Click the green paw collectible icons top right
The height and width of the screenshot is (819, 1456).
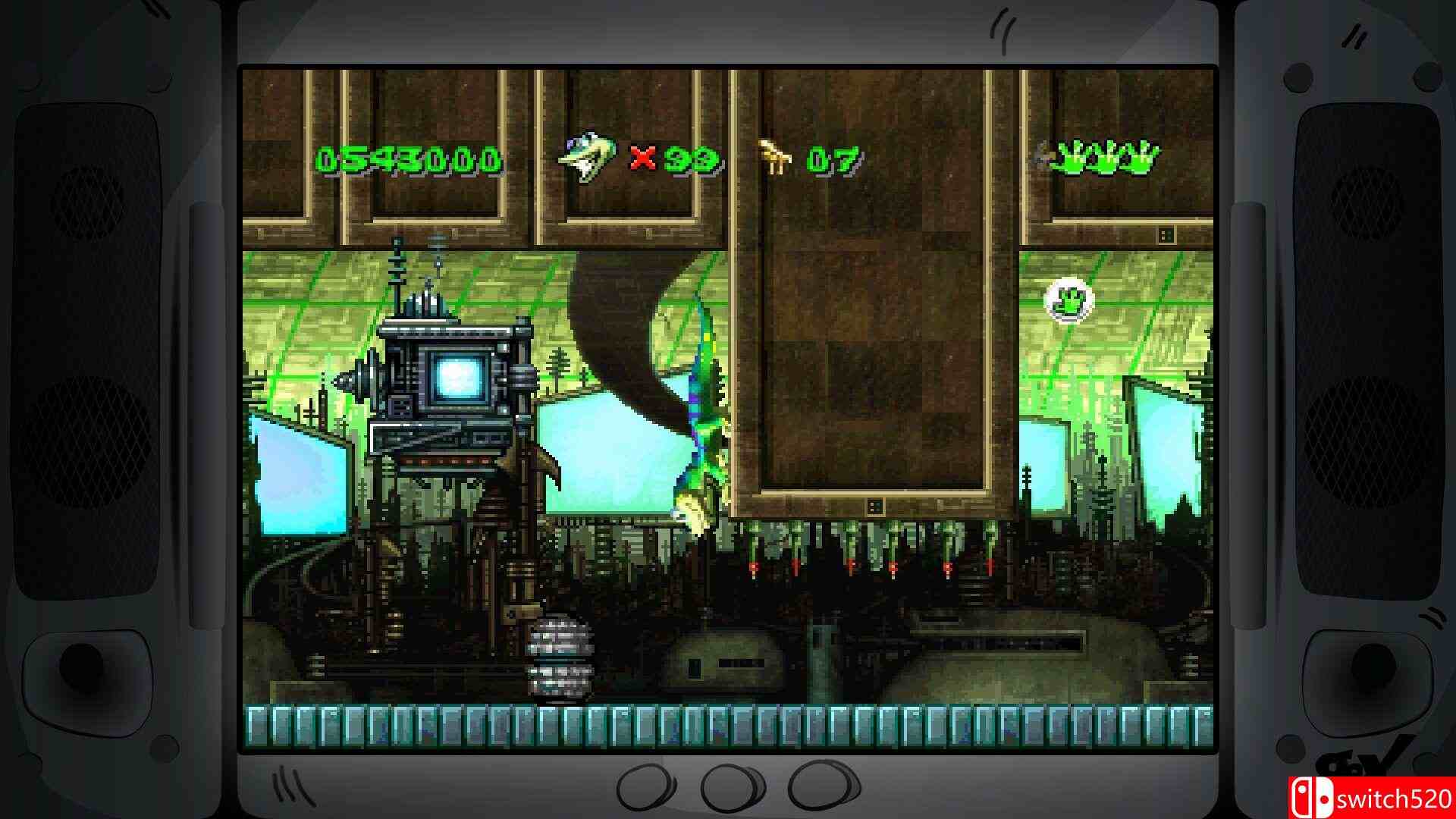point(1103,155)
